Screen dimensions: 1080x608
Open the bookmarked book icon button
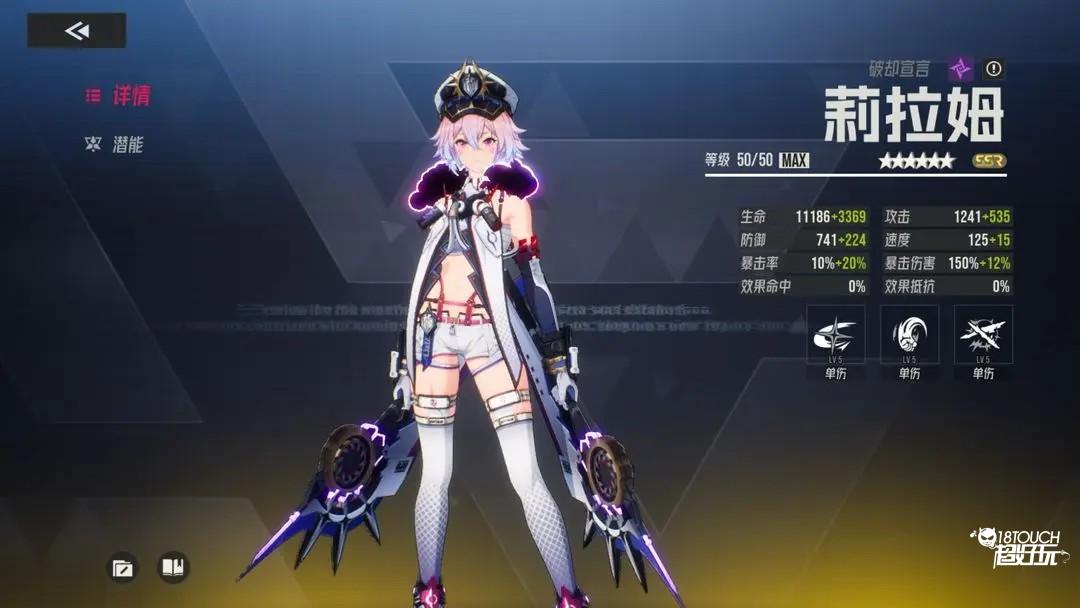[x=173, y=568]
